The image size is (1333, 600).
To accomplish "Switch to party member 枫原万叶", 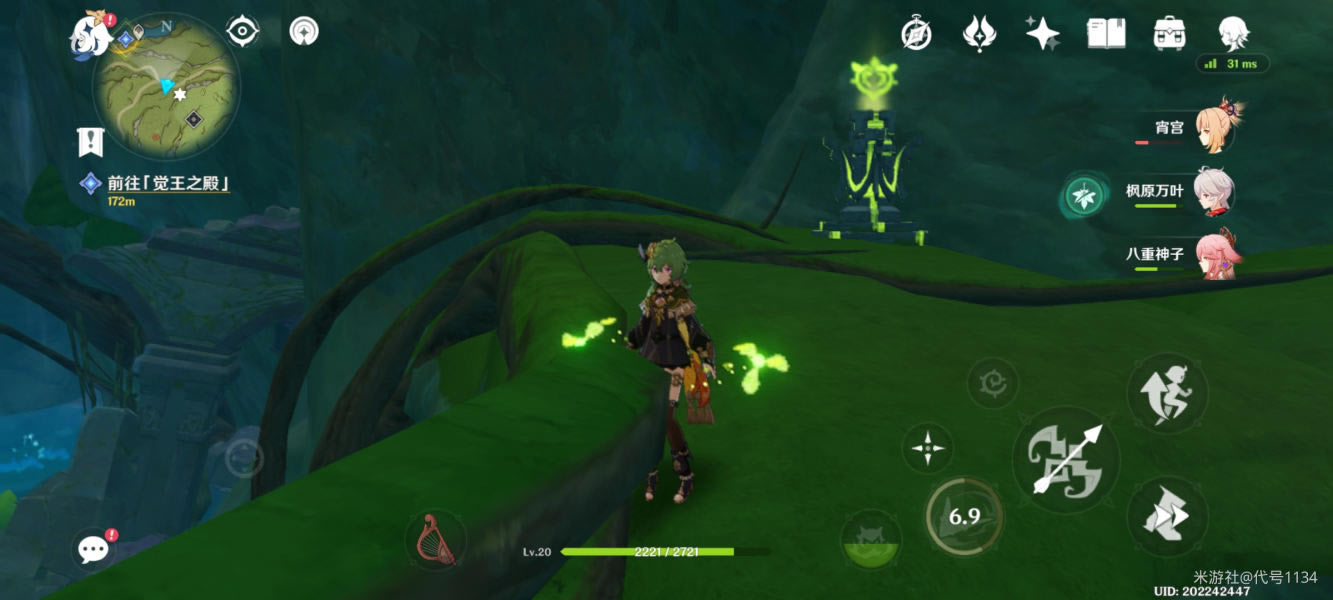I will [x=1214, y=192].
